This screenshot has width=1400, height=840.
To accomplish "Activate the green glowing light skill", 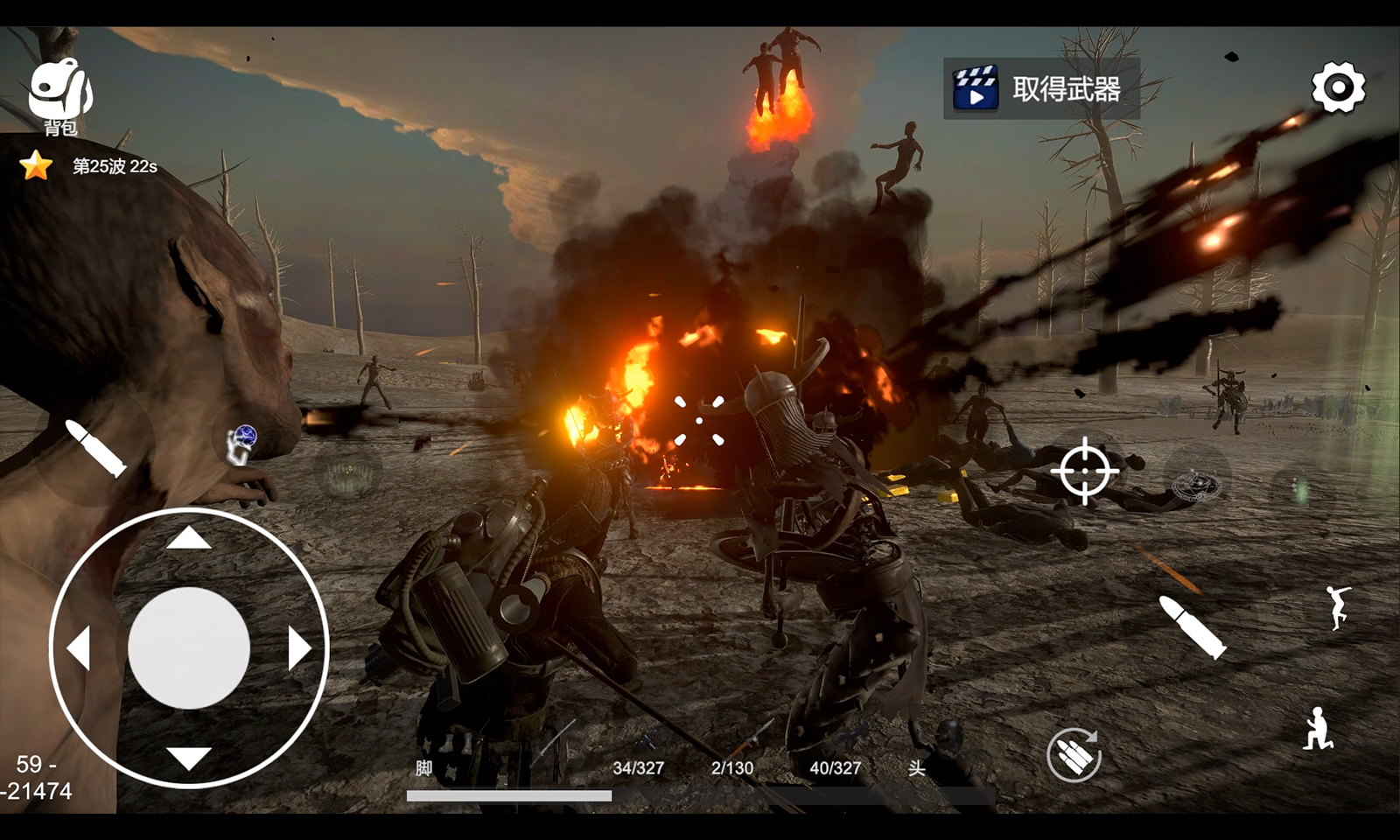I will pyautogui.click(x=1301, y=490).
